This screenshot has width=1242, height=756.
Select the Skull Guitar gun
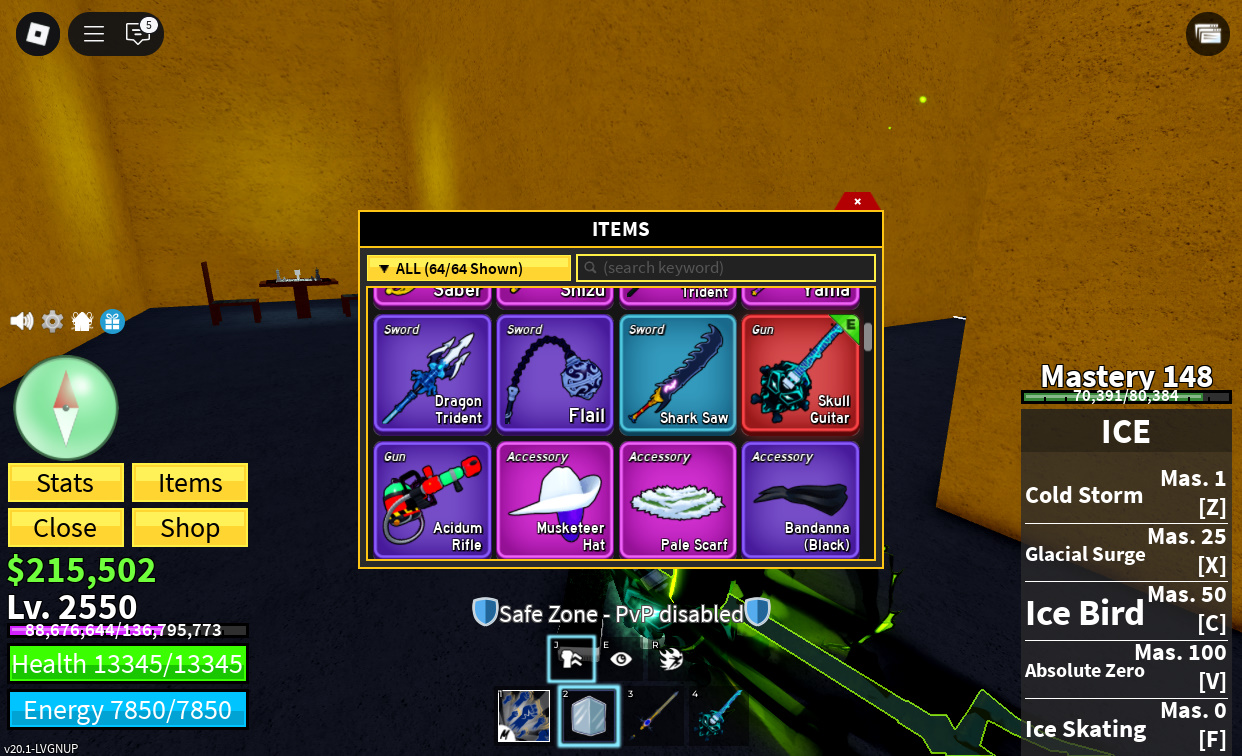click(800, 374)
